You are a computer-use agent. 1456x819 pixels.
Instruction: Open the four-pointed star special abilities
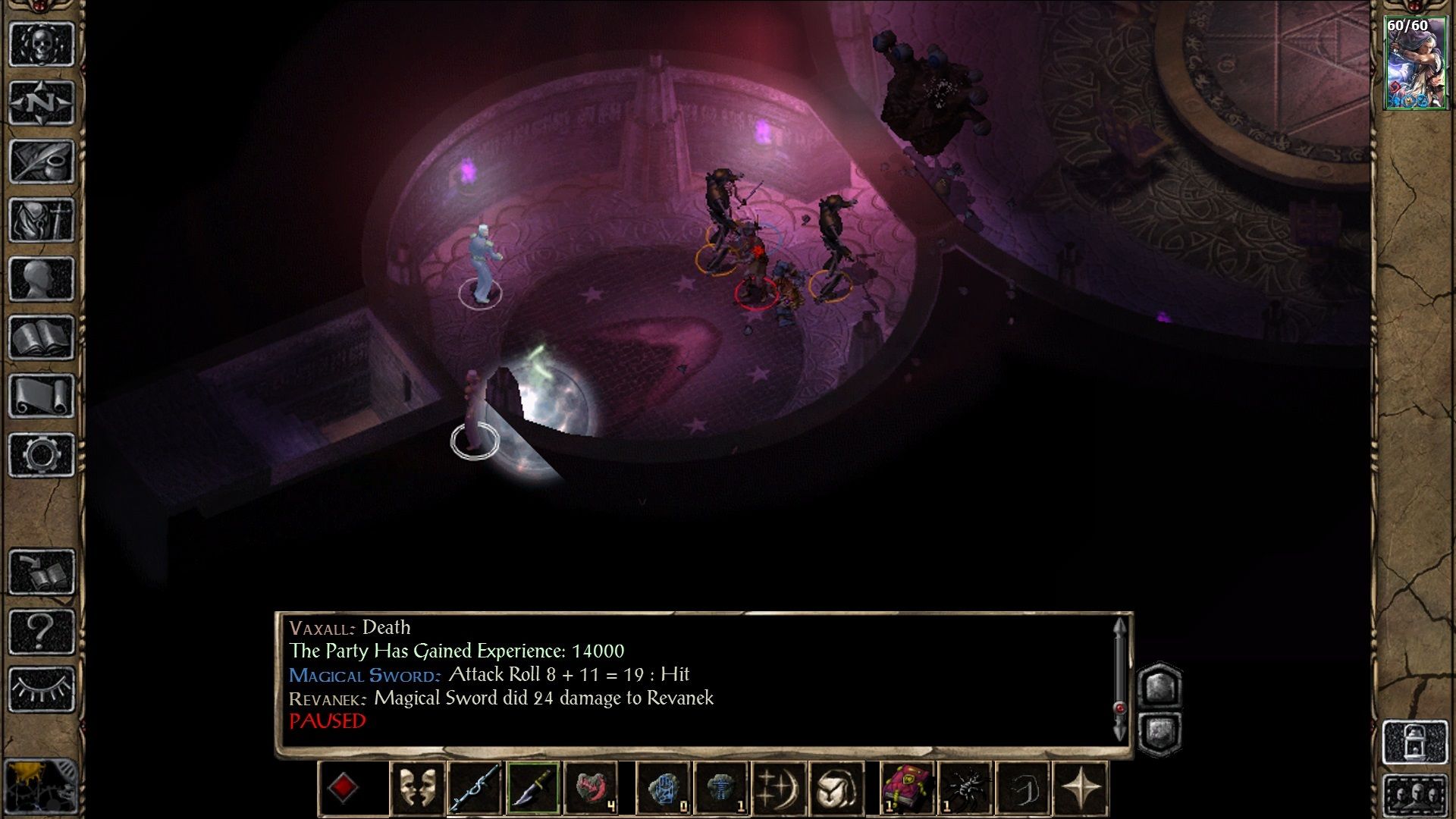pos(1081,789)
